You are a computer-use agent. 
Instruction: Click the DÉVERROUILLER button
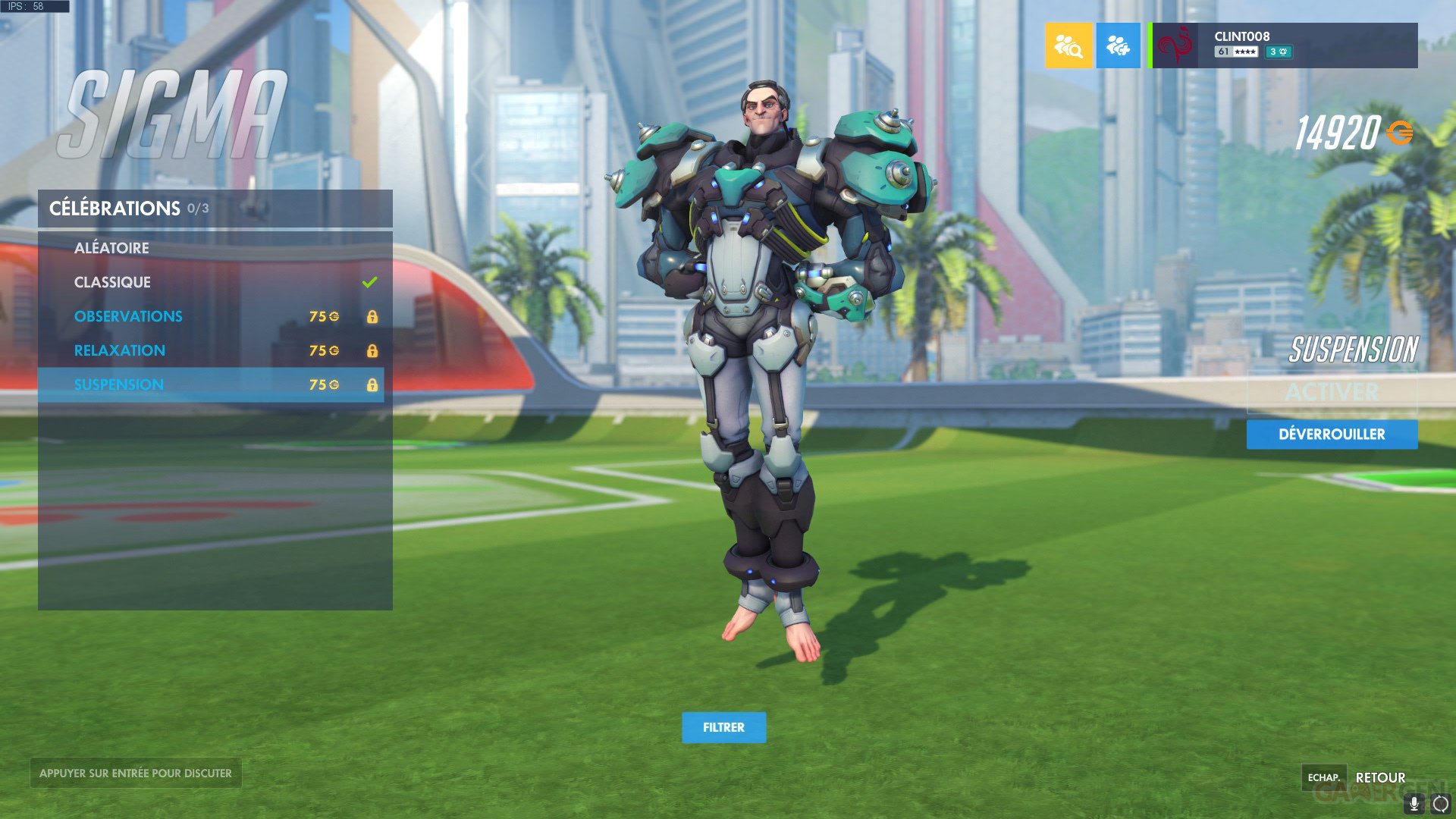point(1332,434)
